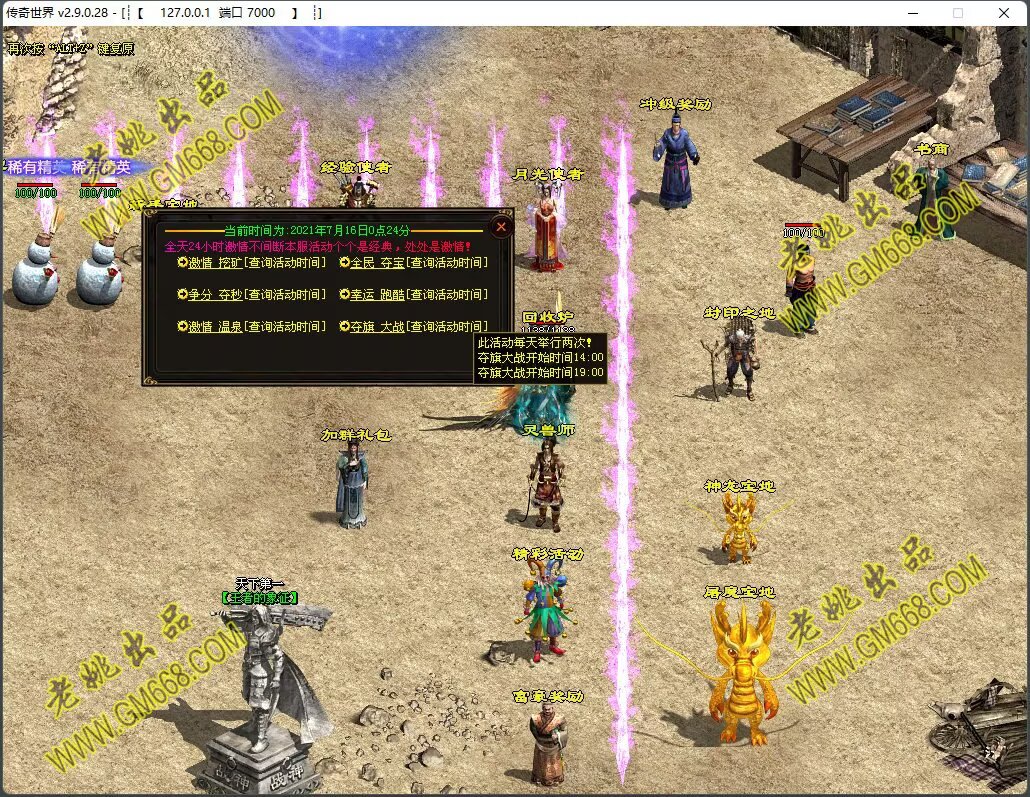Query 查询活动时间 for 激情温泉

pyautogui.click(x=285, y=327)
